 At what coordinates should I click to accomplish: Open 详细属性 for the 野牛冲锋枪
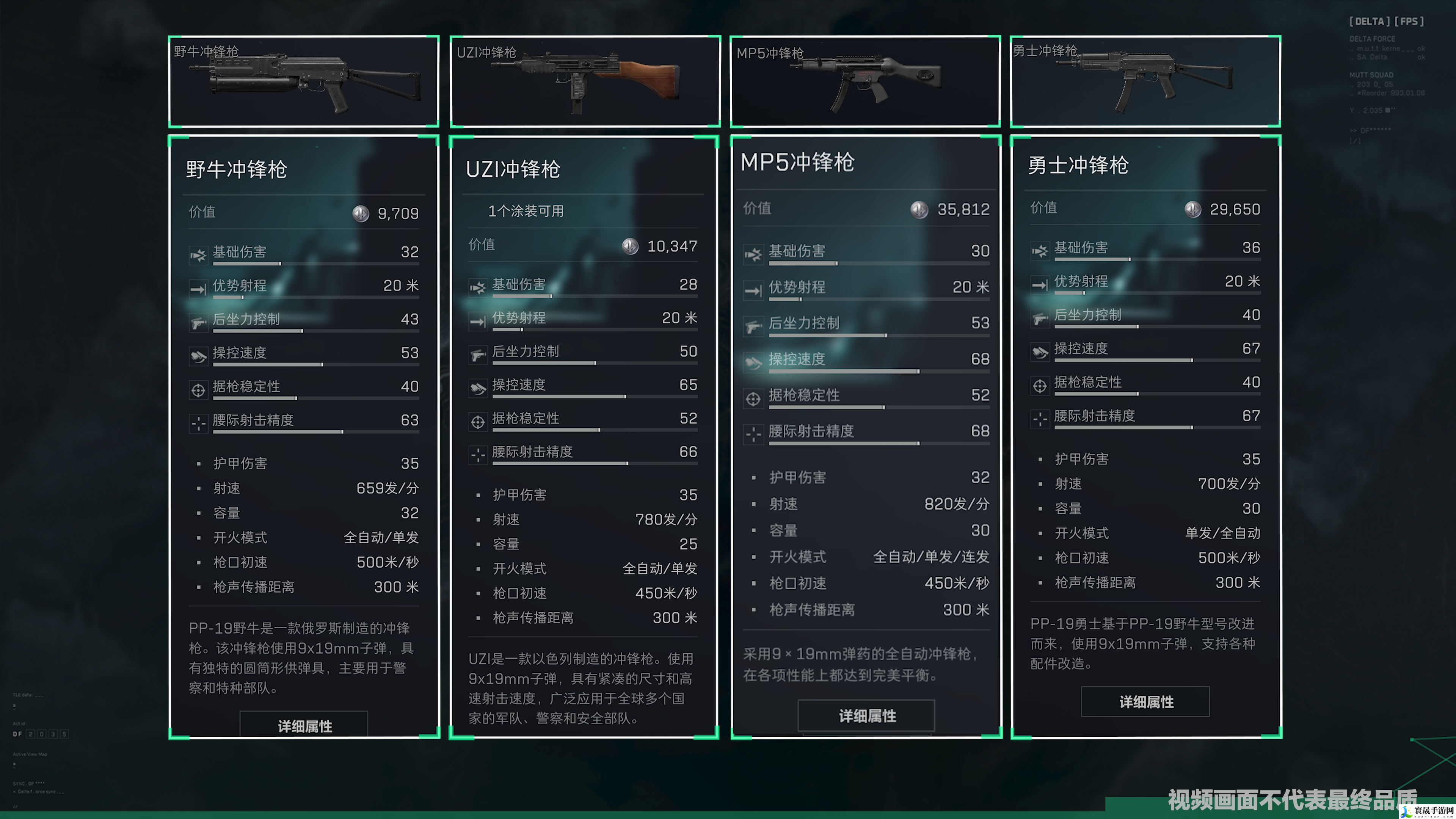304,725
